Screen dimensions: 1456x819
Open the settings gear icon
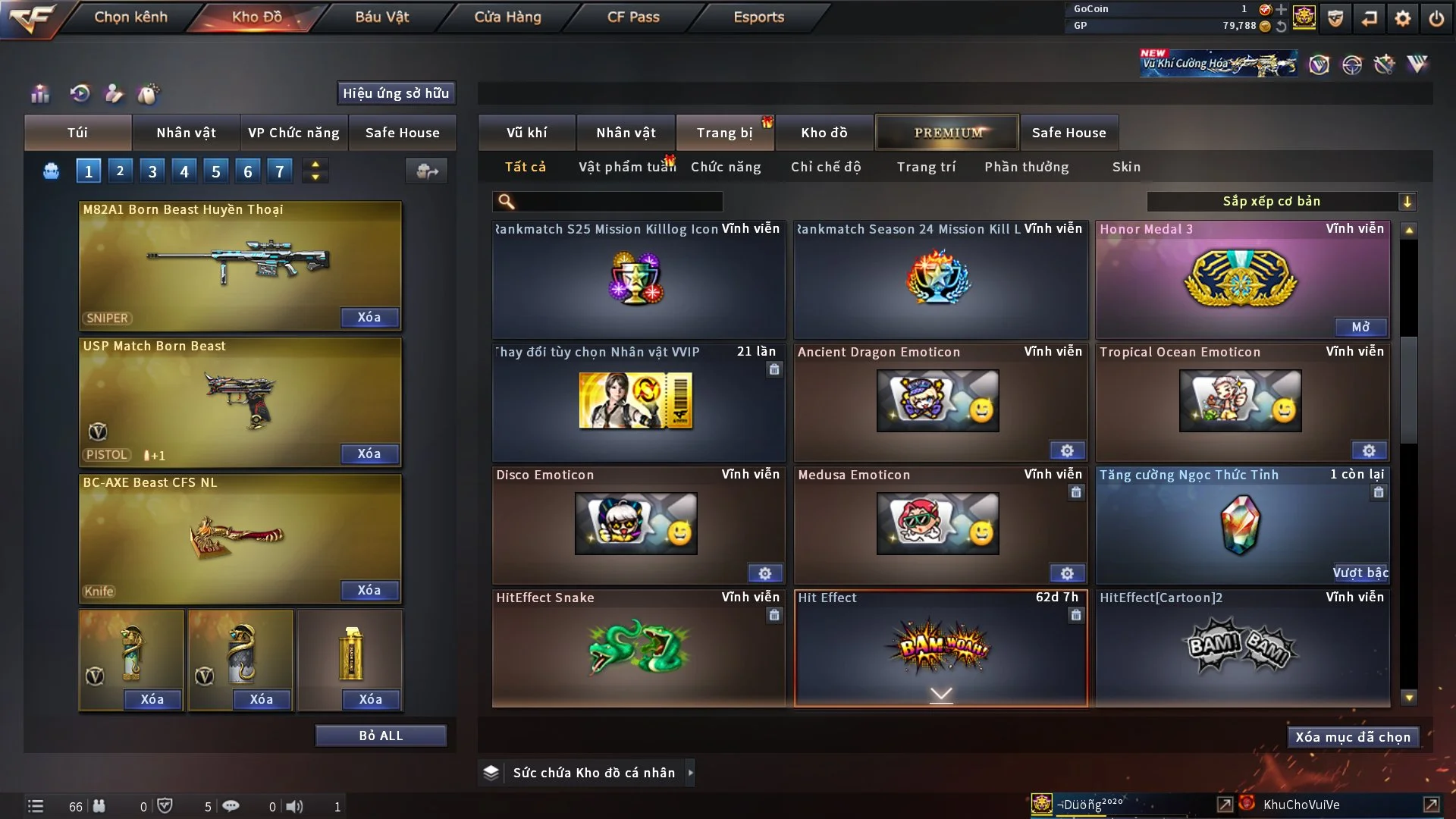(1403, 17)
